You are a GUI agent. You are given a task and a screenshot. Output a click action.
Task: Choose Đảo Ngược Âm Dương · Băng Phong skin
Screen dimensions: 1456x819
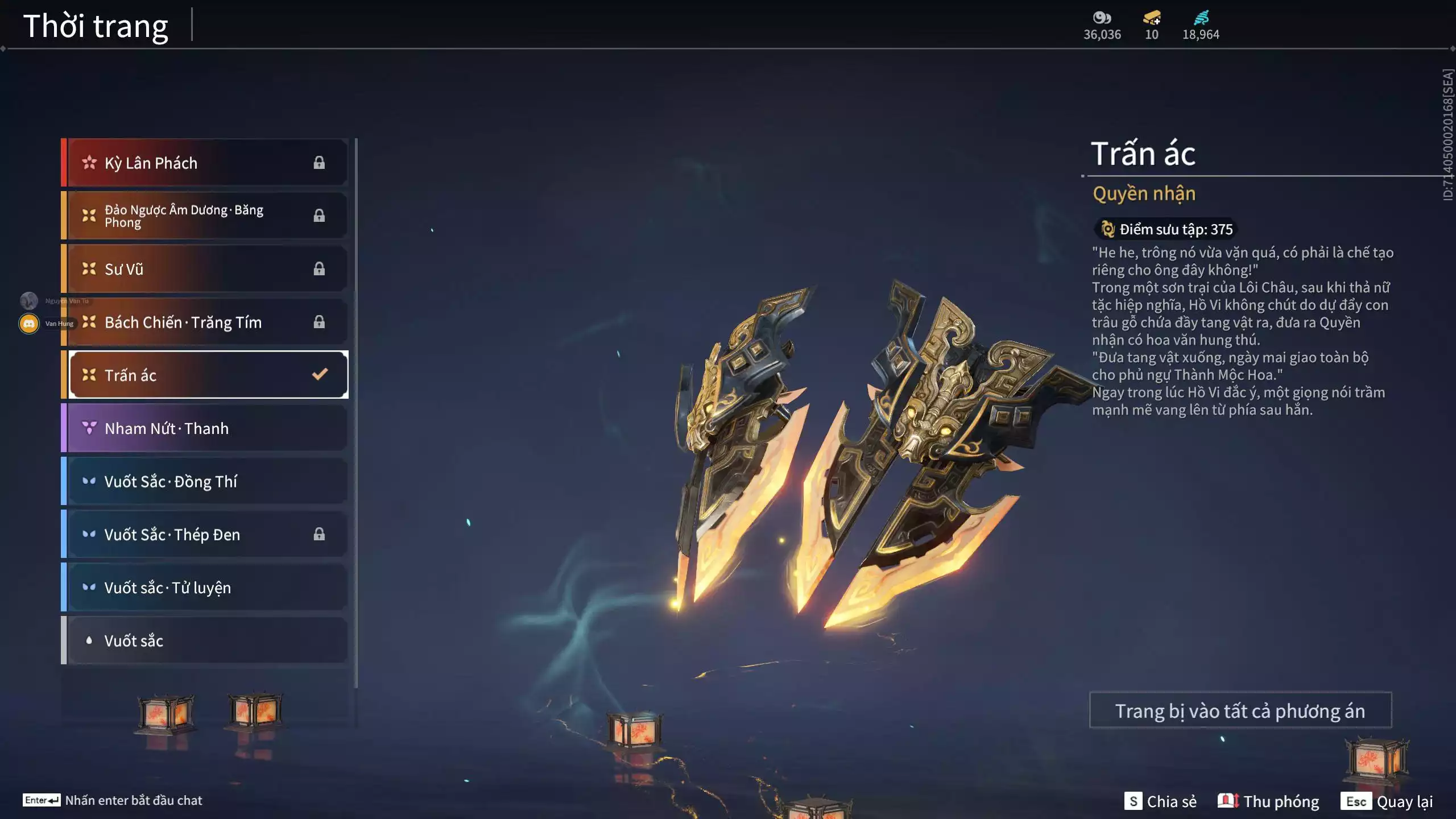tap(205, 216)
